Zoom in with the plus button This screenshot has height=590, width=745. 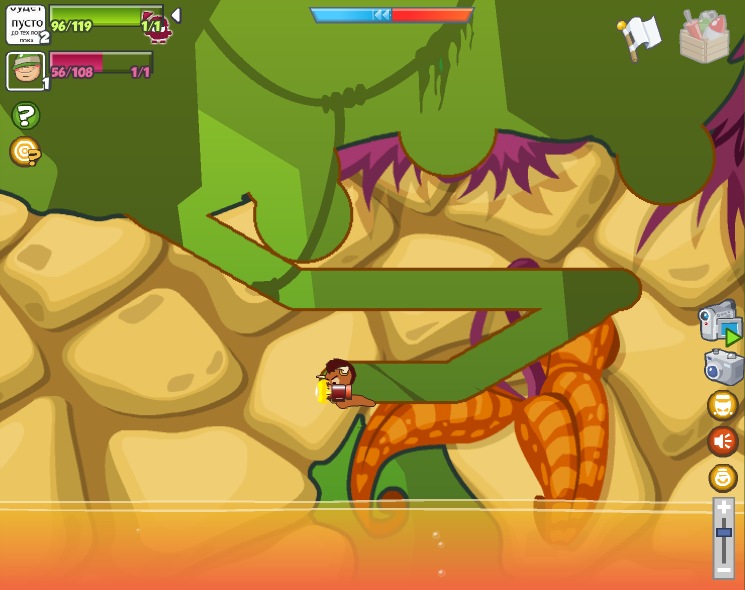point(723,508)
